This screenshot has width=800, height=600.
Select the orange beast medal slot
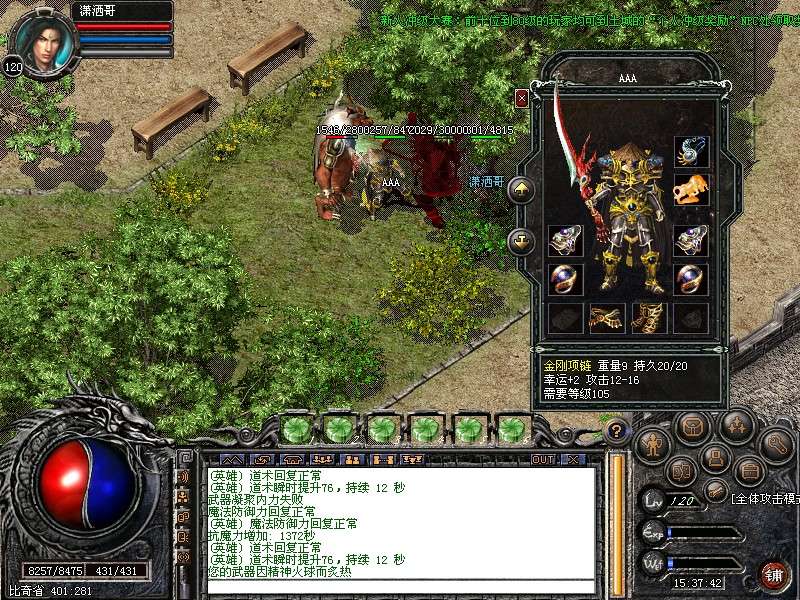691,189
